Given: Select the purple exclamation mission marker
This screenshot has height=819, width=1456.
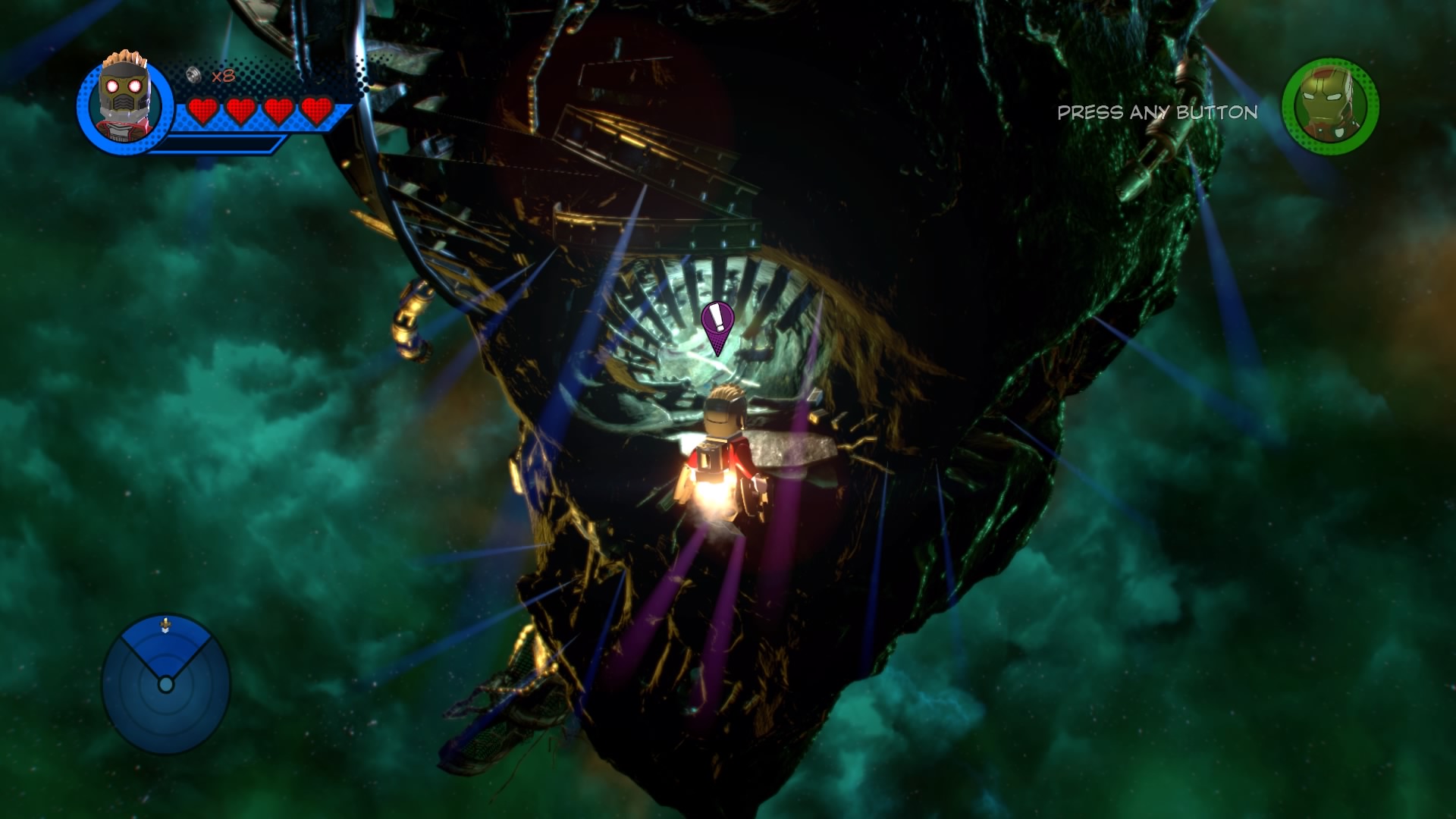Looking at the screenshot, I should pos(717,324).
